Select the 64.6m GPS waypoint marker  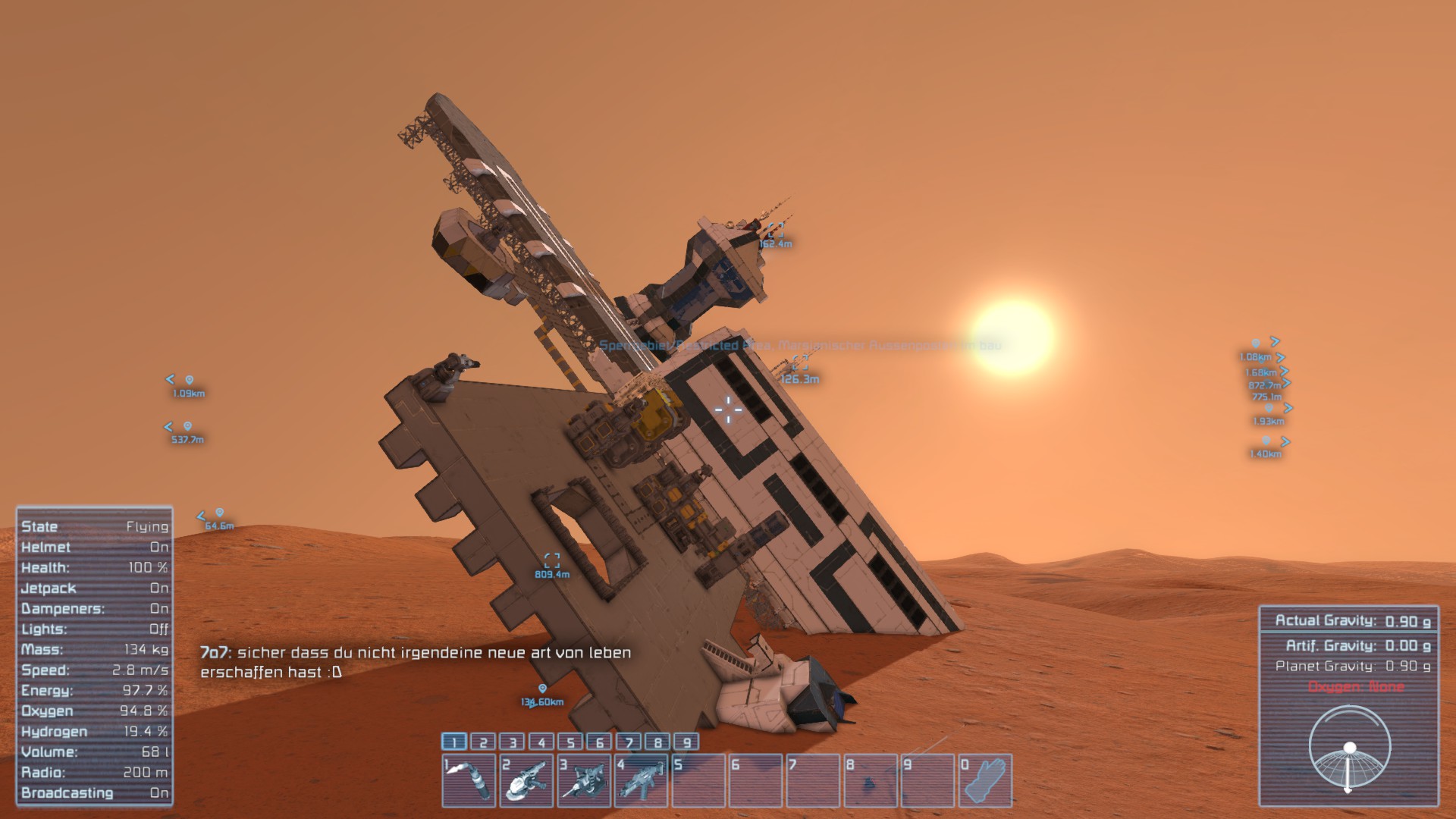219,513
